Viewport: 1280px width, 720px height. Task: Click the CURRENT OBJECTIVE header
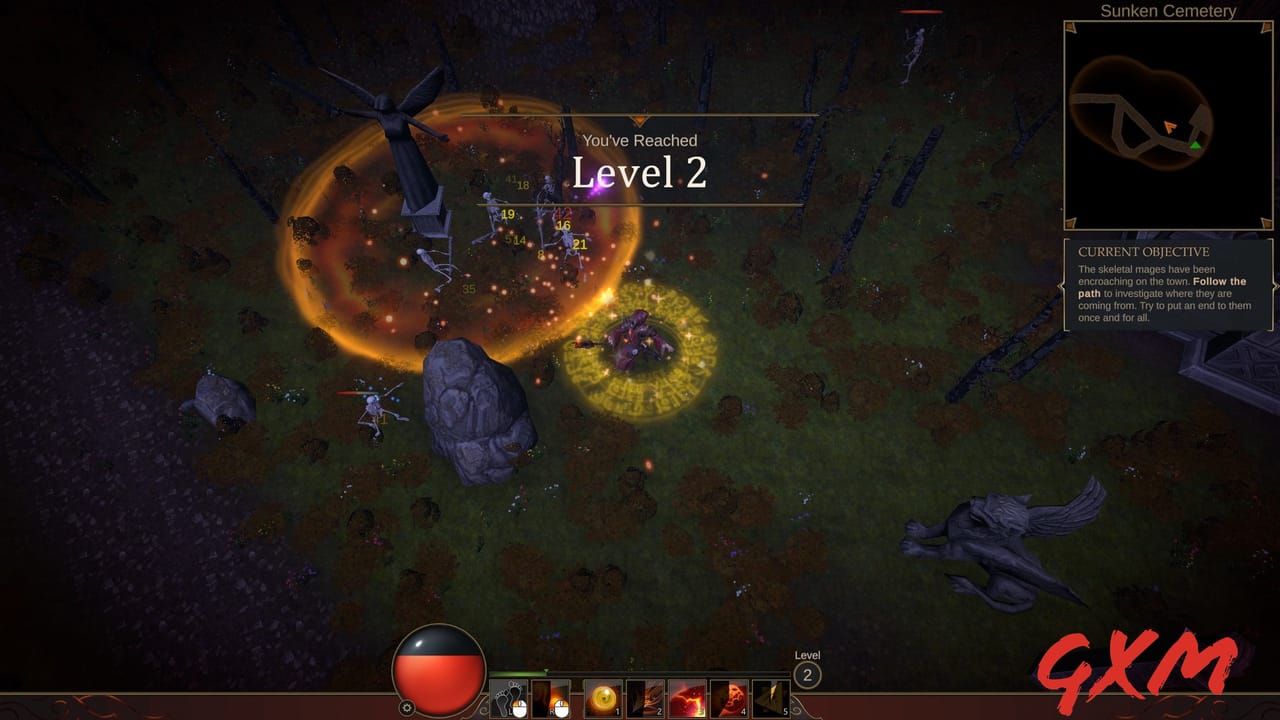1143,252
